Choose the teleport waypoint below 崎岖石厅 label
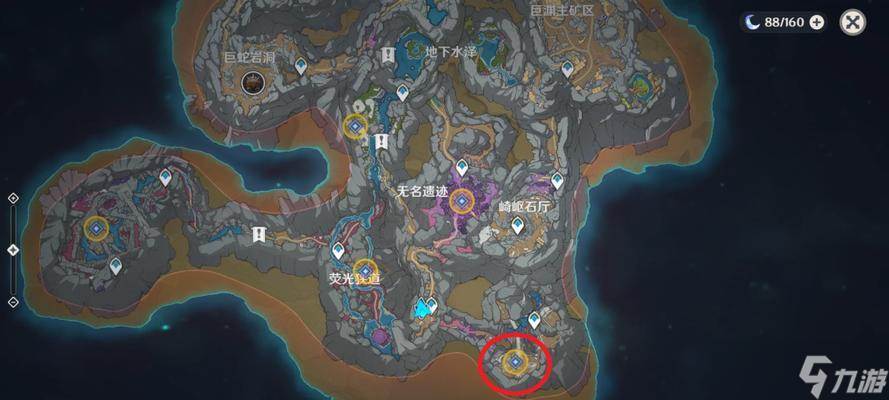This screenshot has height=400, width=889. tap(517, 226)
